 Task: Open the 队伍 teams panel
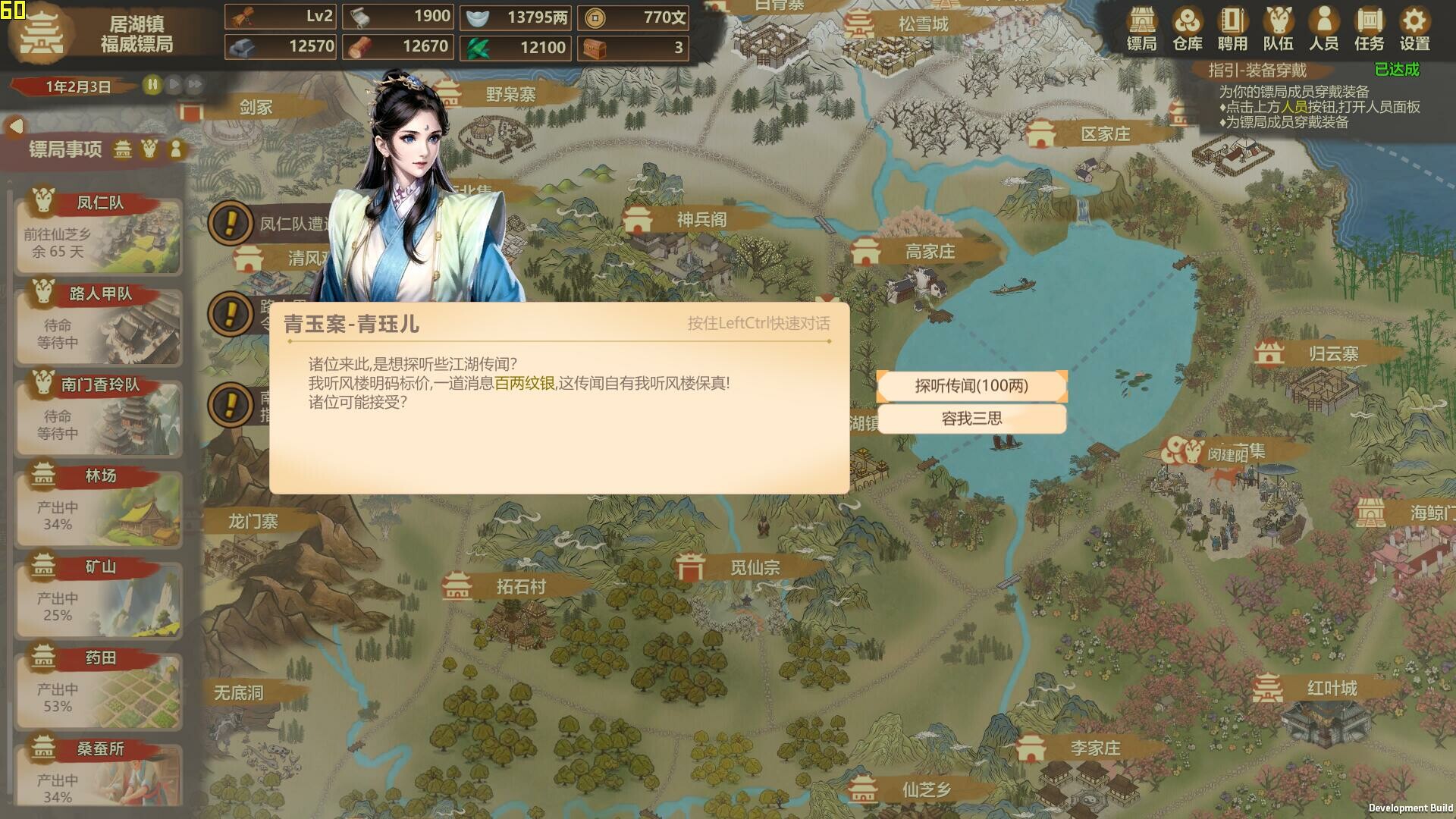click(1279, 29)
